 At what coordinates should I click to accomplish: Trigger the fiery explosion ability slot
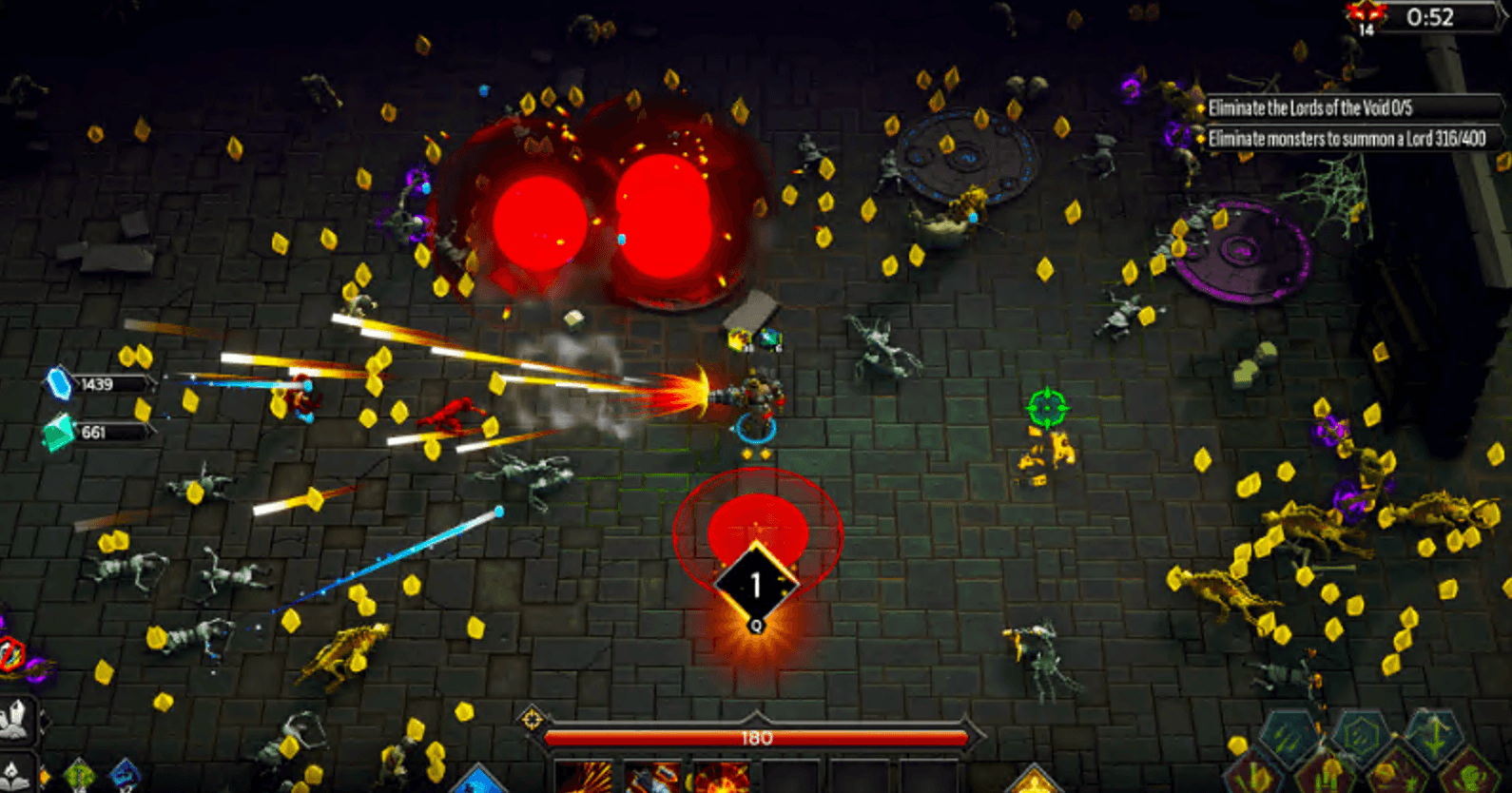[x=721, y=778]
